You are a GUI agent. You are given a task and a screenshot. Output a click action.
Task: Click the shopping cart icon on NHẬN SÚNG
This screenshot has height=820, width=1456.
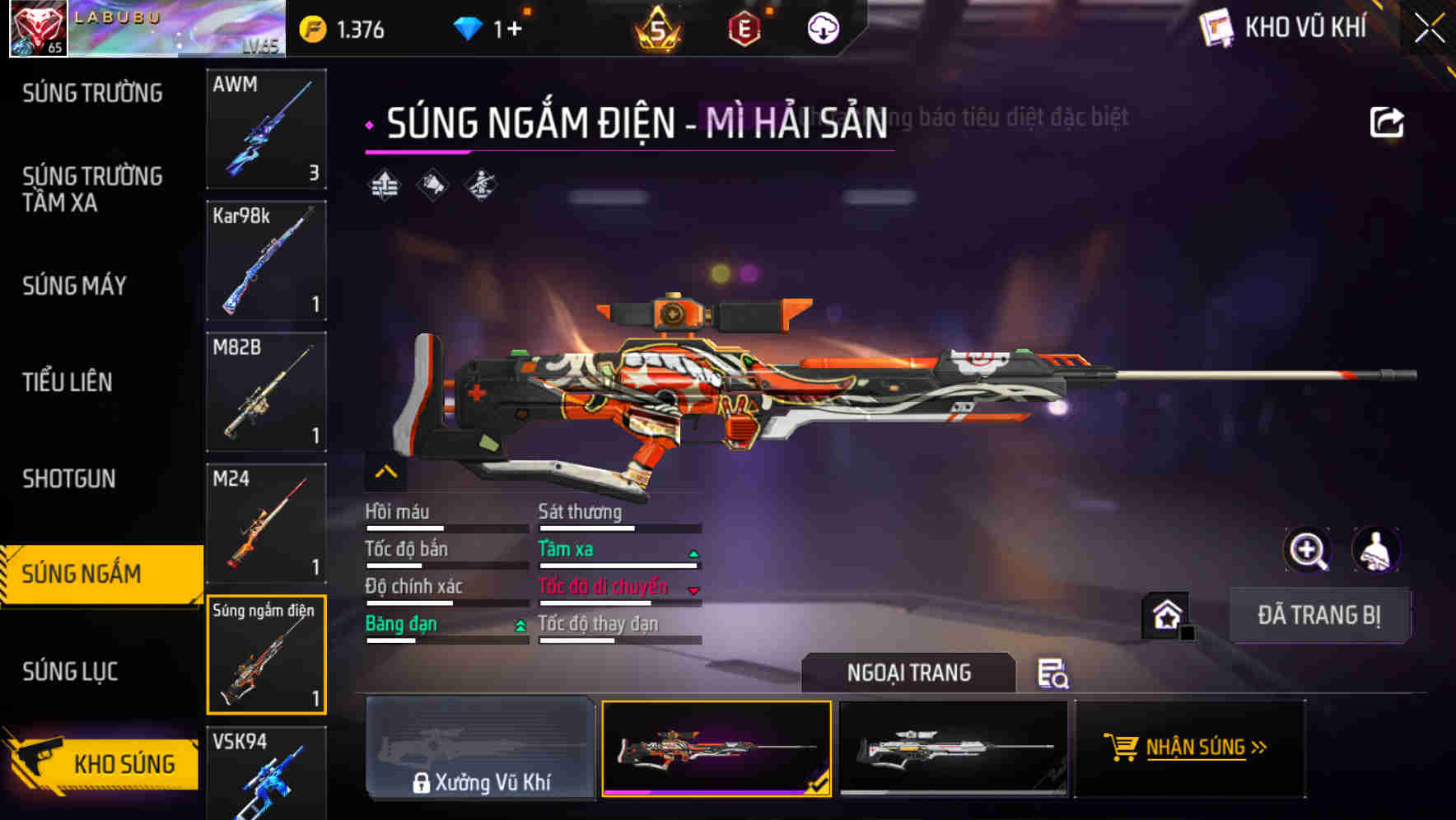(1122, 748)
